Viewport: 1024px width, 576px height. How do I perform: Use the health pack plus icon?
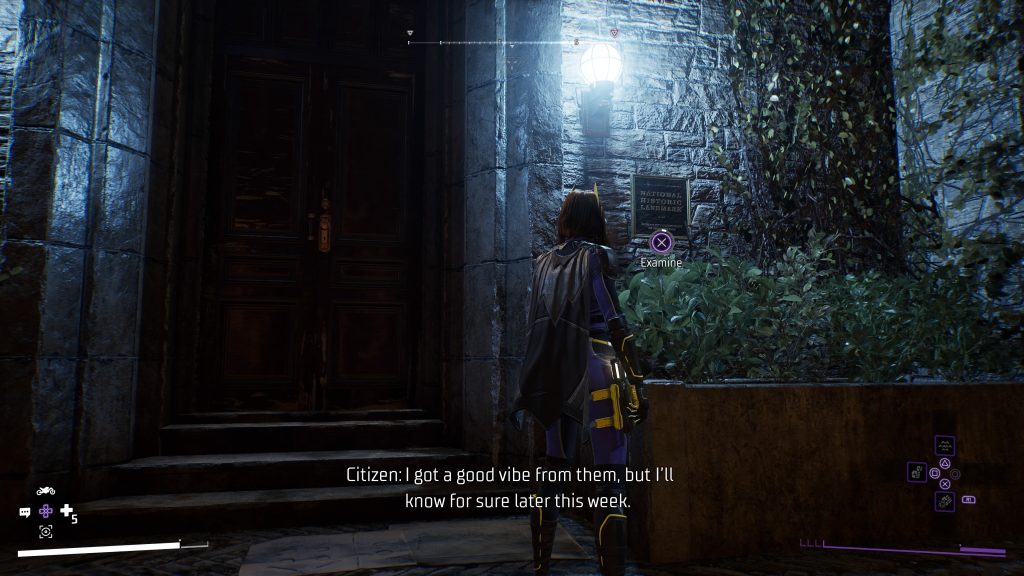(67, 511)
